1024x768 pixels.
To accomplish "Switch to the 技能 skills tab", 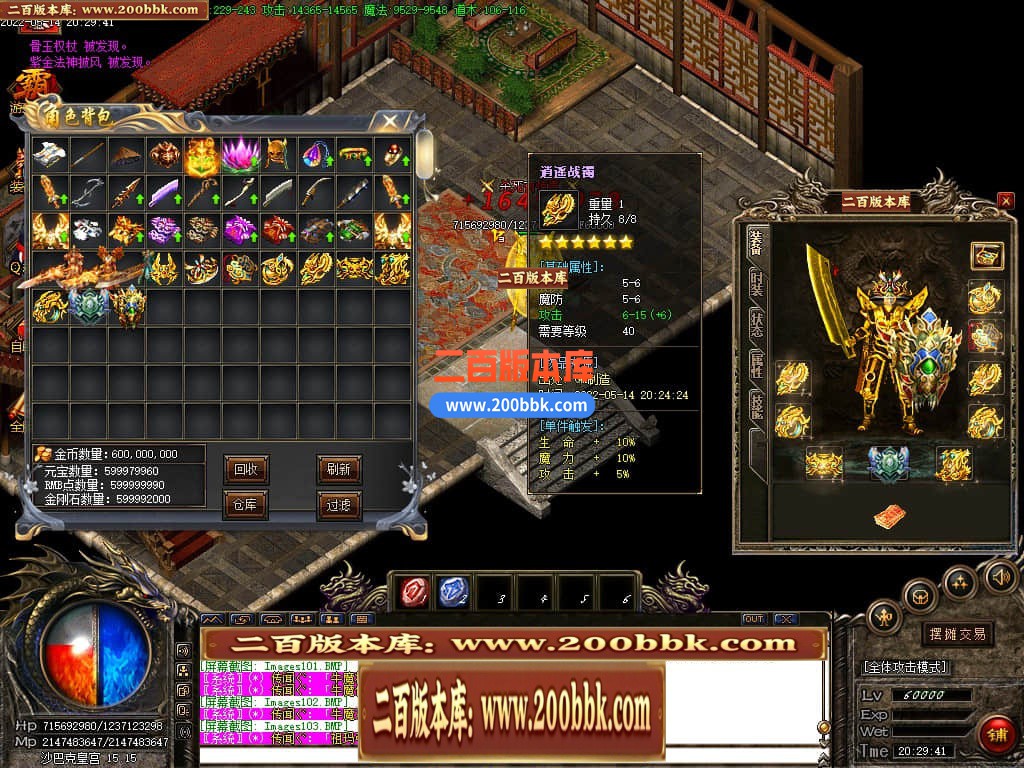I will click(x=757, y=405).
